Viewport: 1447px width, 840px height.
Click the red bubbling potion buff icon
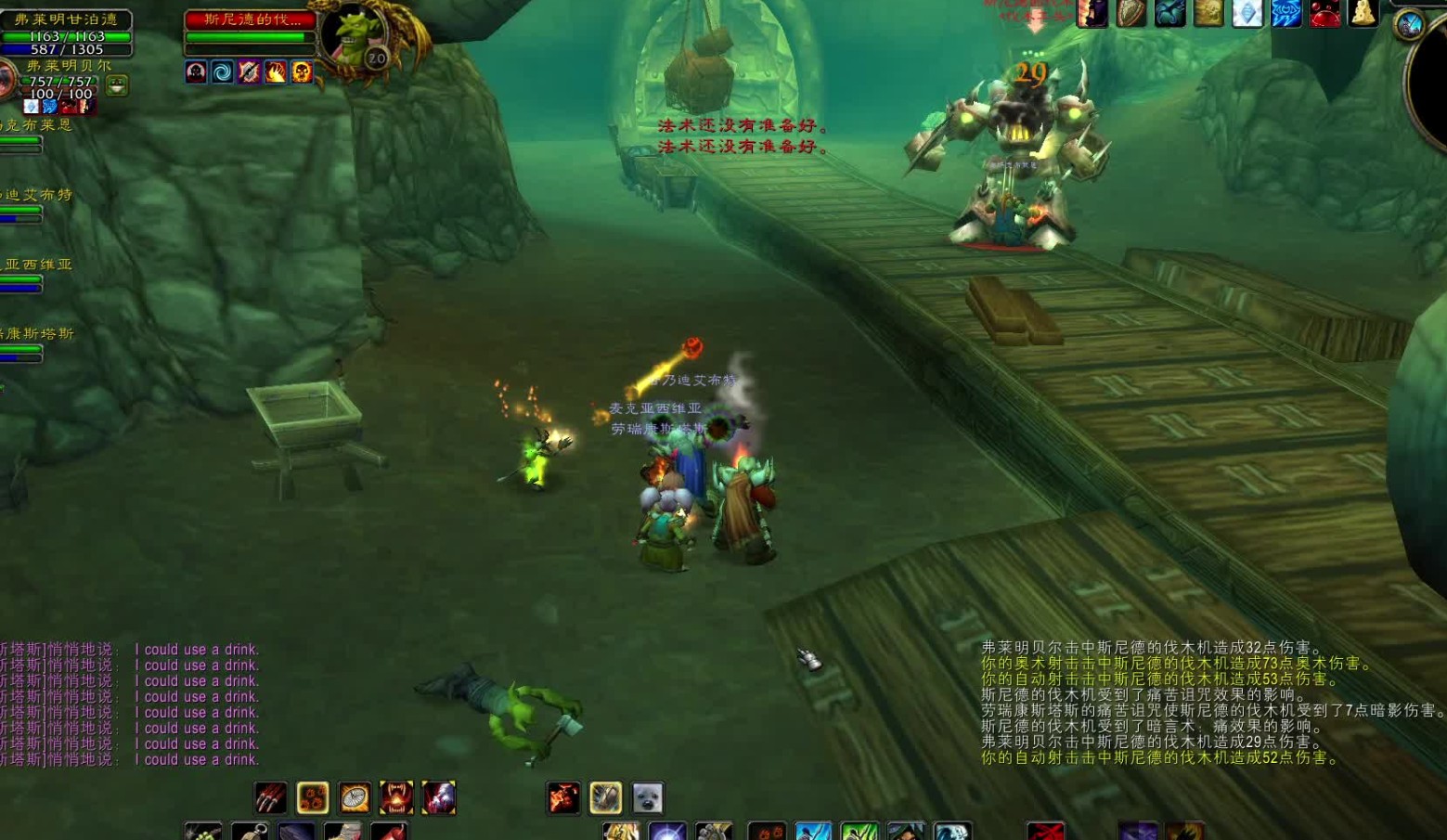pos(1324,14)
